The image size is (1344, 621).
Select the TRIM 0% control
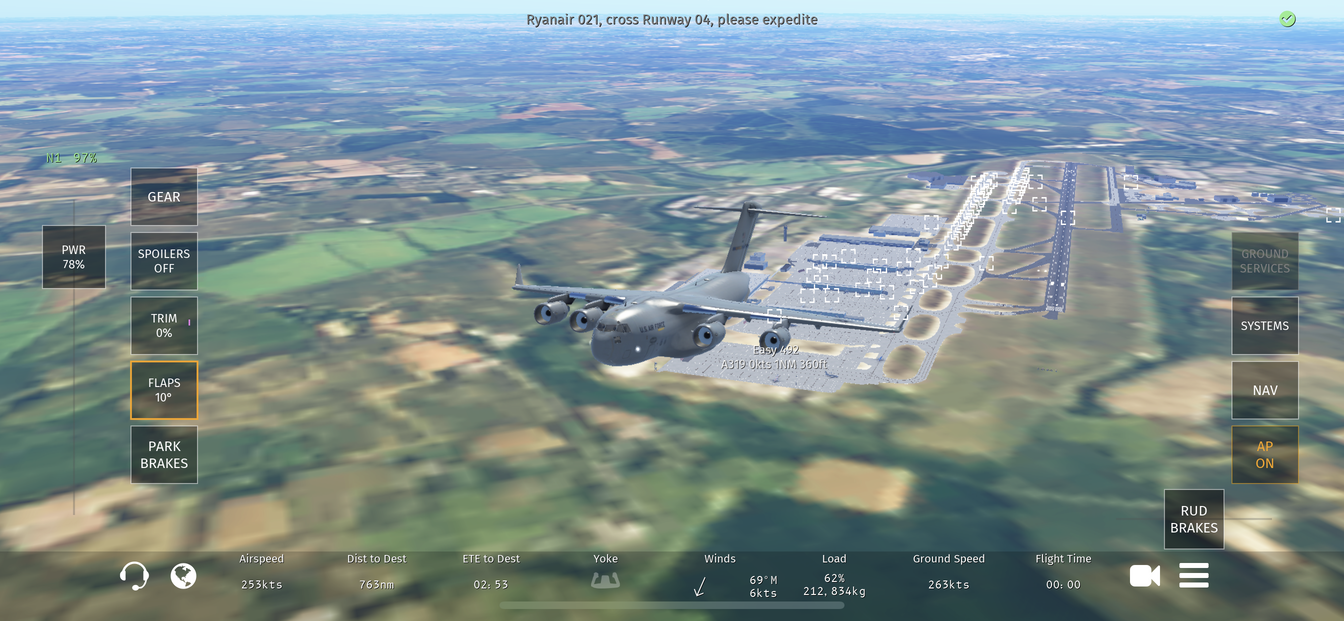[164, 325]
